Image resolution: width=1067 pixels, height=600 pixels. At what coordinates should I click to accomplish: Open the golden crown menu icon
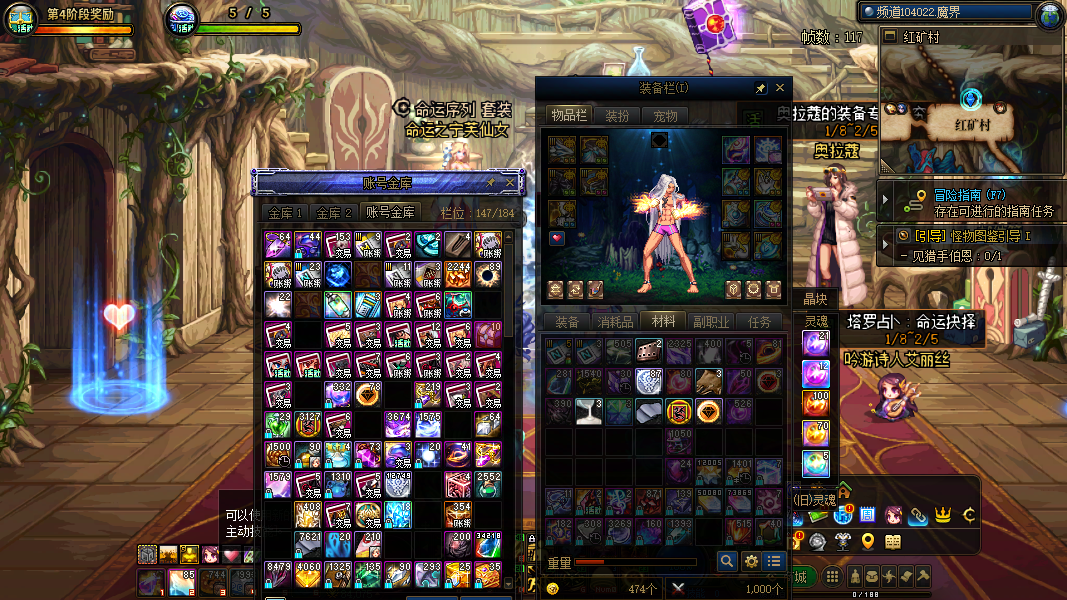click(941, 516)
